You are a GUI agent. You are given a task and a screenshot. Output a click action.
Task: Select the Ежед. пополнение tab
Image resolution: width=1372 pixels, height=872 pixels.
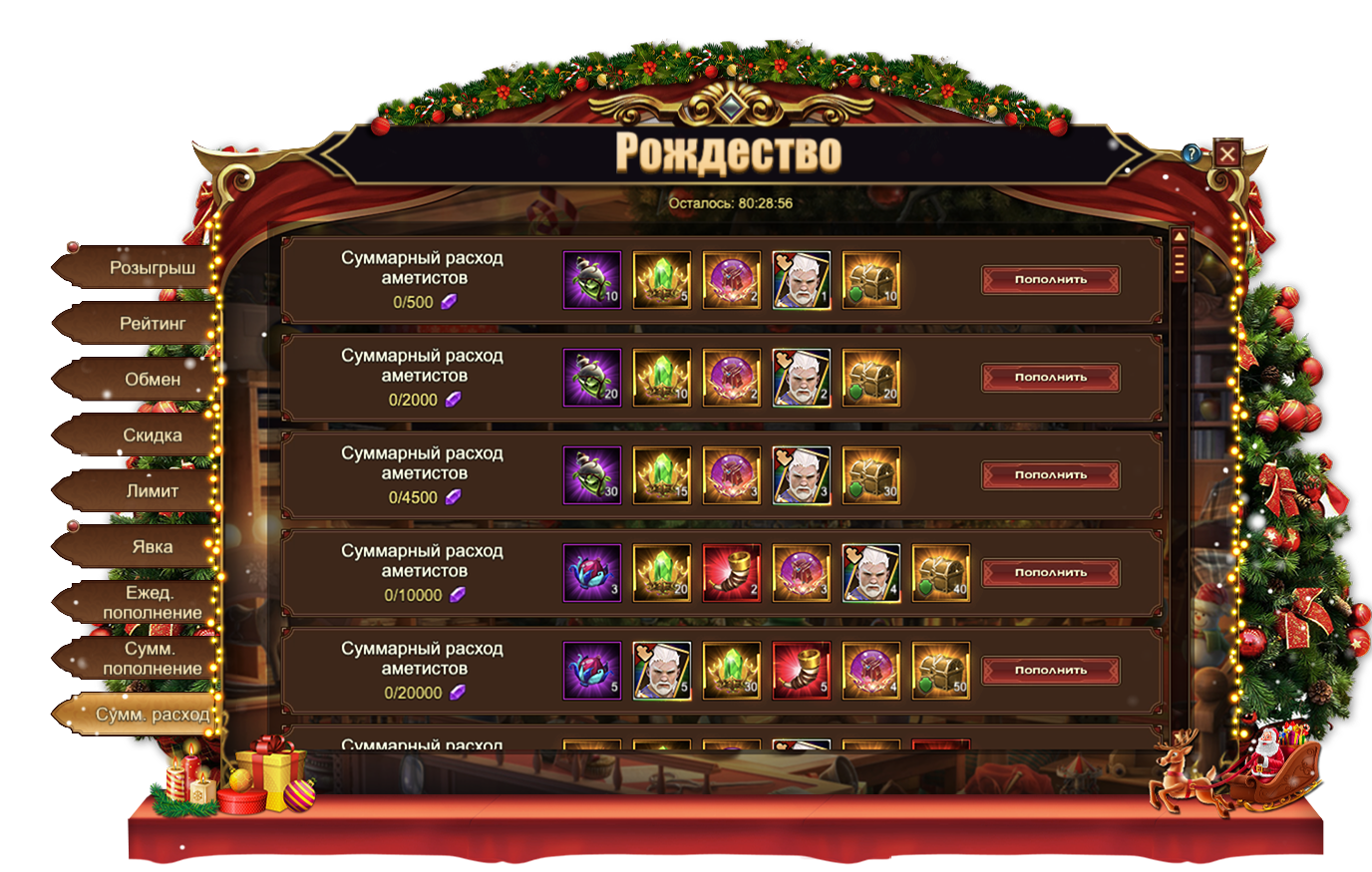[x=152, y=603]
